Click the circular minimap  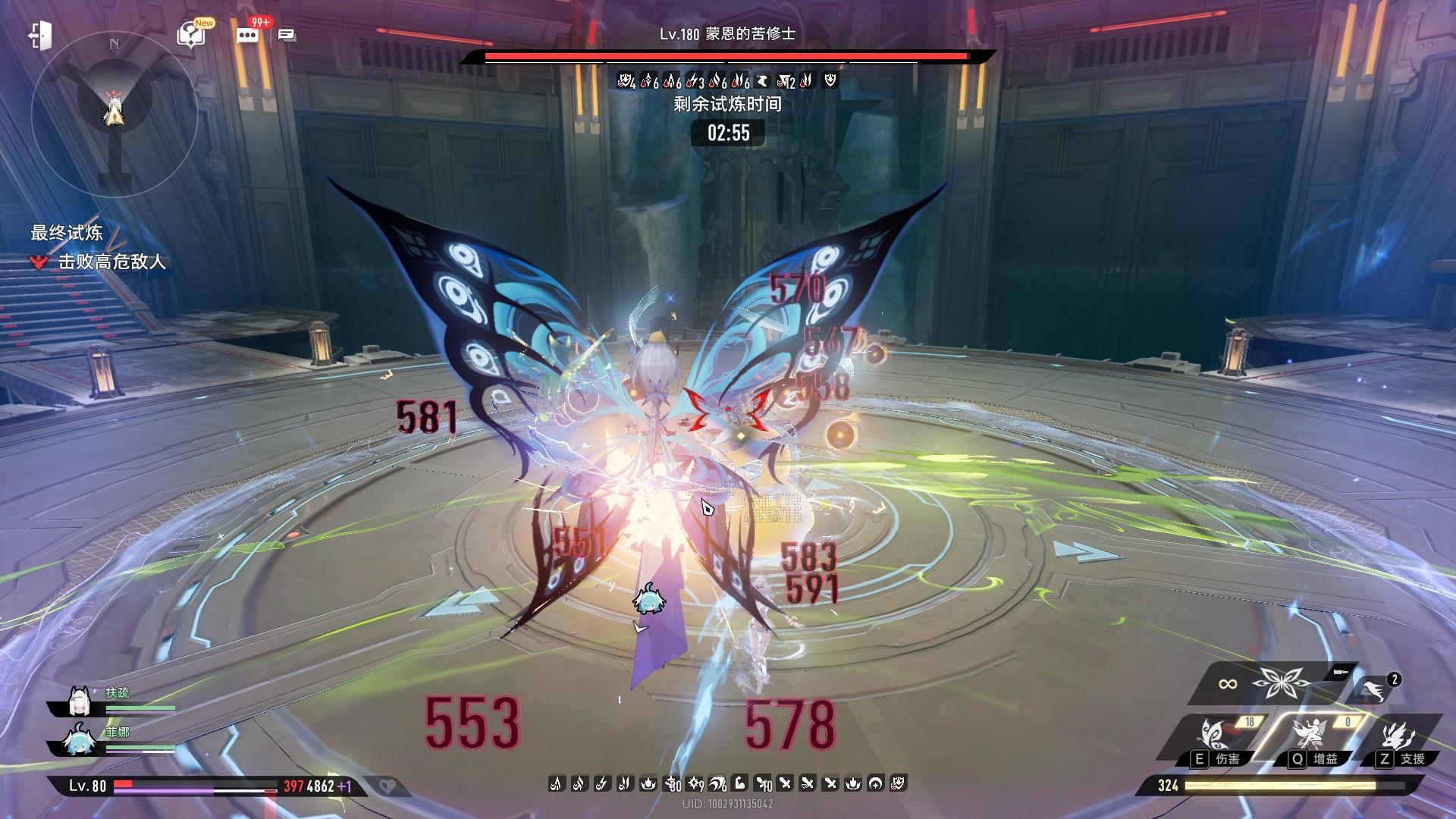[x=114, y=114]
